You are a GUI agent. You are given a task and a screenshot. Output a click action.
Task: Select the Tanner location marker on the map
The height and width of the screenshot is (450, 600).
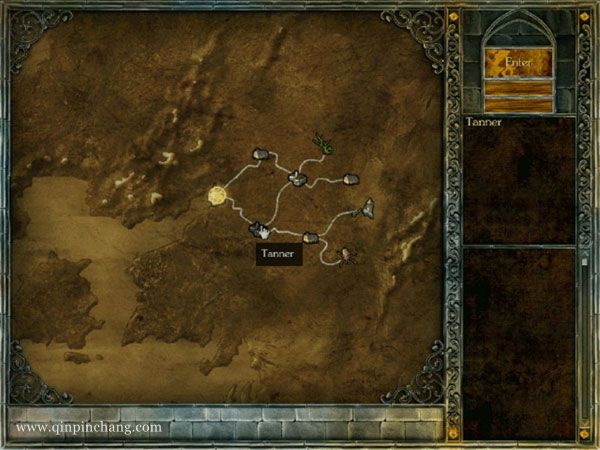[258, 229]
